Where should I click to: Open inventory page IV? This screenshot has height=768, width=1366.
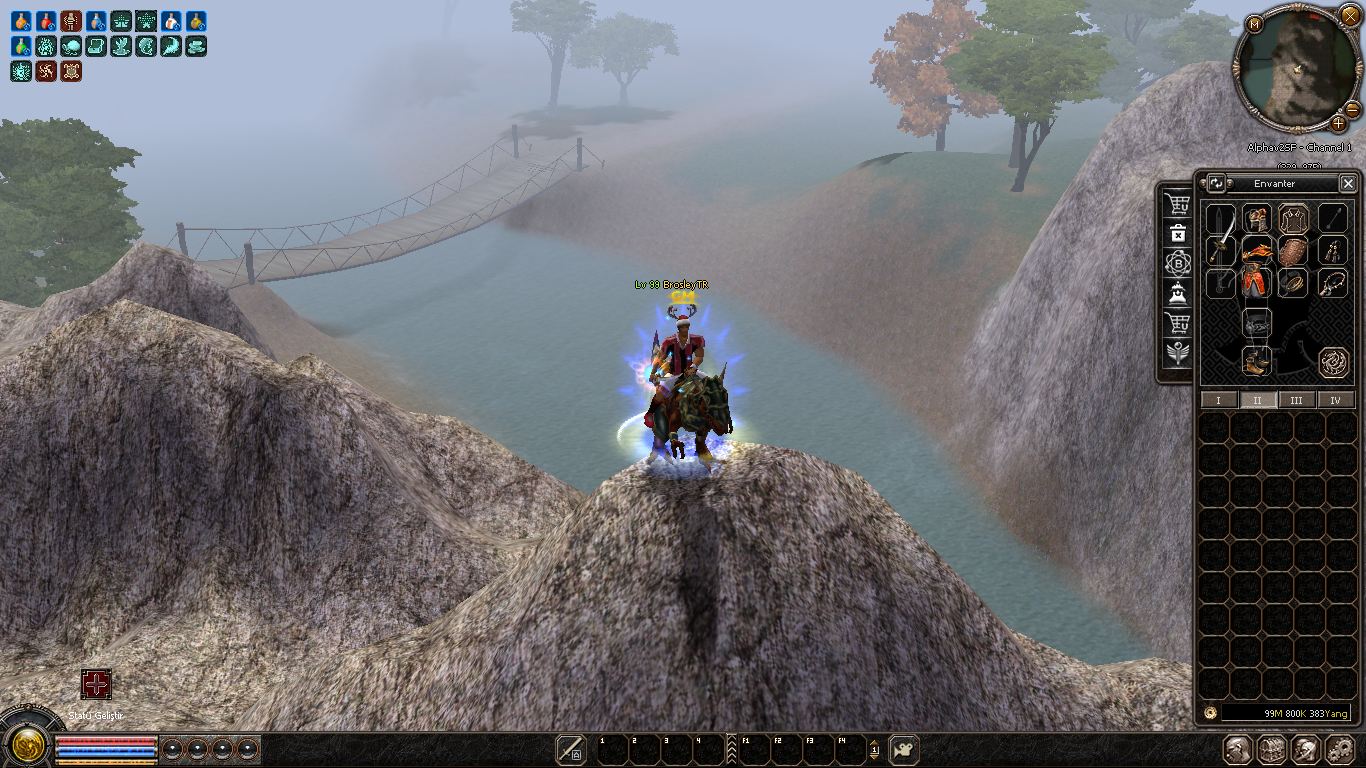pos(1335,400)
